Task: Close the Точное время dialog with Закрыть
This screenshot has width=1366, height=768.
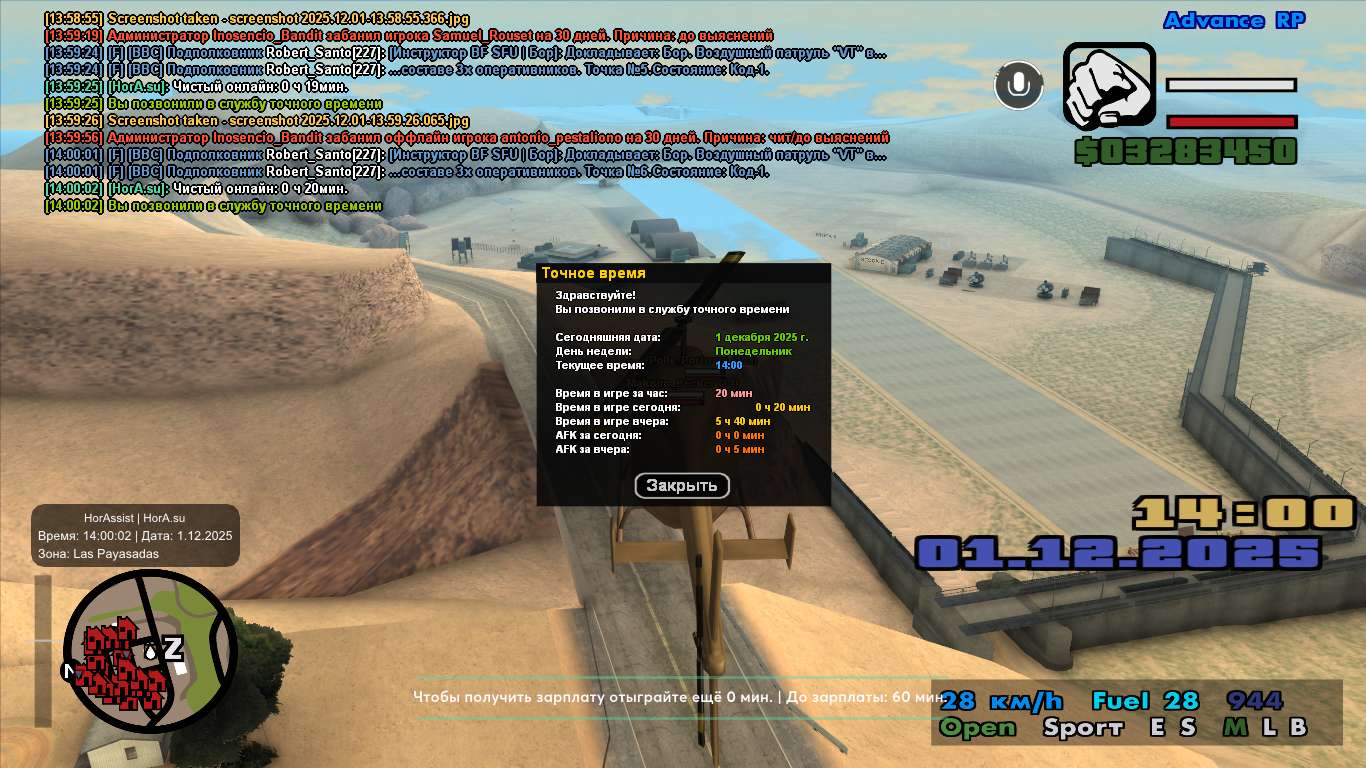Action: [x=682, y=486]
